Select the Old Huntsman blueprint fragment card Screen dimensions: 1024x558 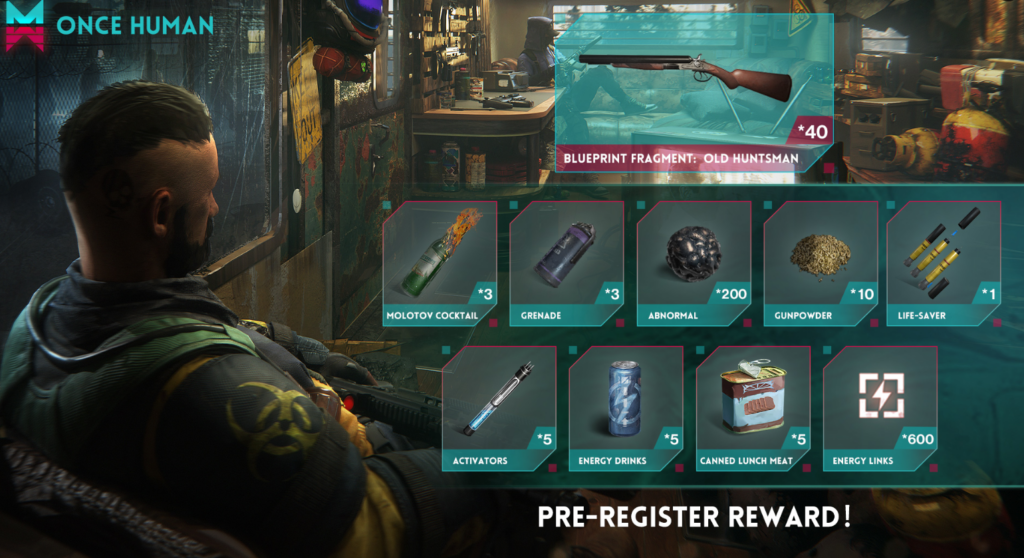click(x=694, y=90)
